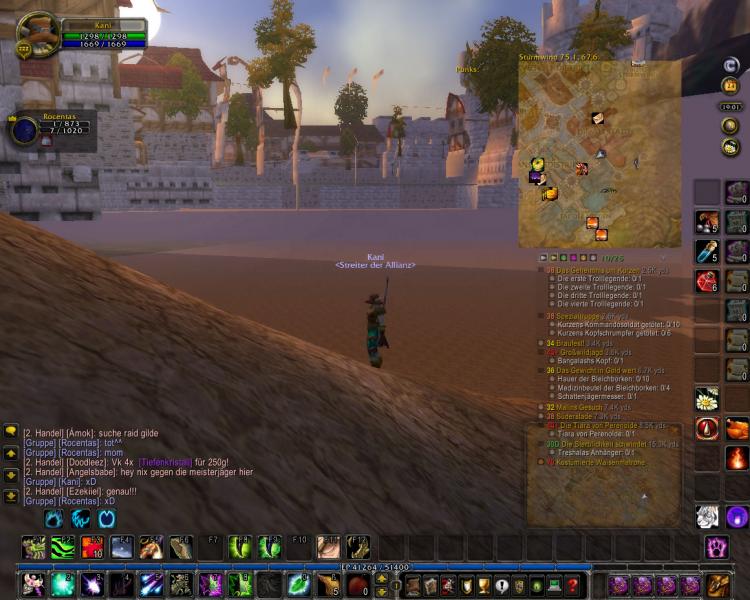Use the red gem item with 6 charges
The width and height of the screenshot is (750, 600).
(x=707, y=281)
